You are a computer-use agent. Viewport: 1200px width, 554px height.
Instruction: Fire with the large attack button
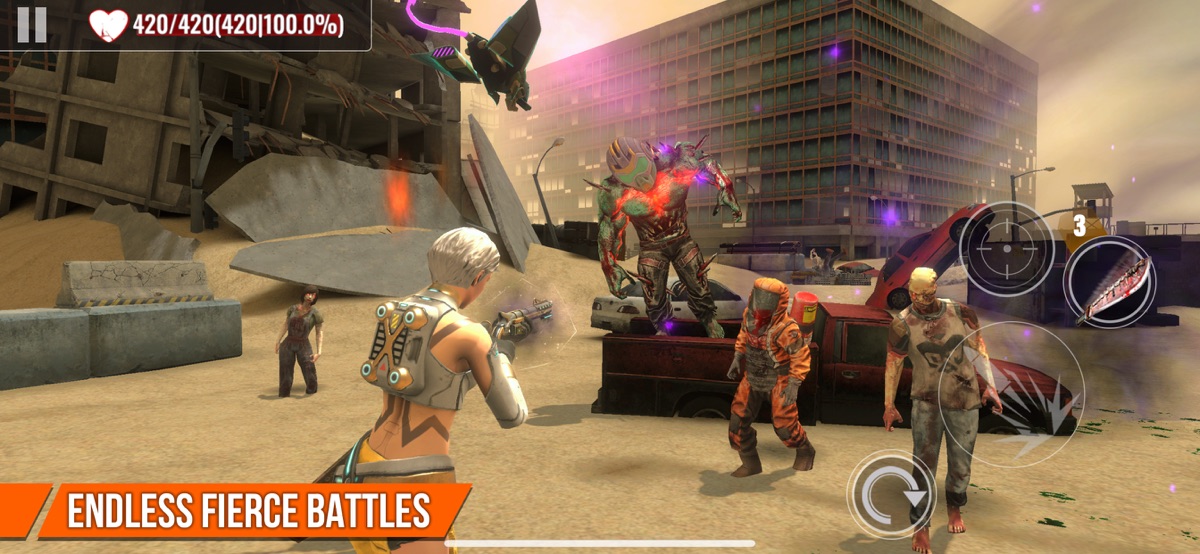[x=1012, y=395]
